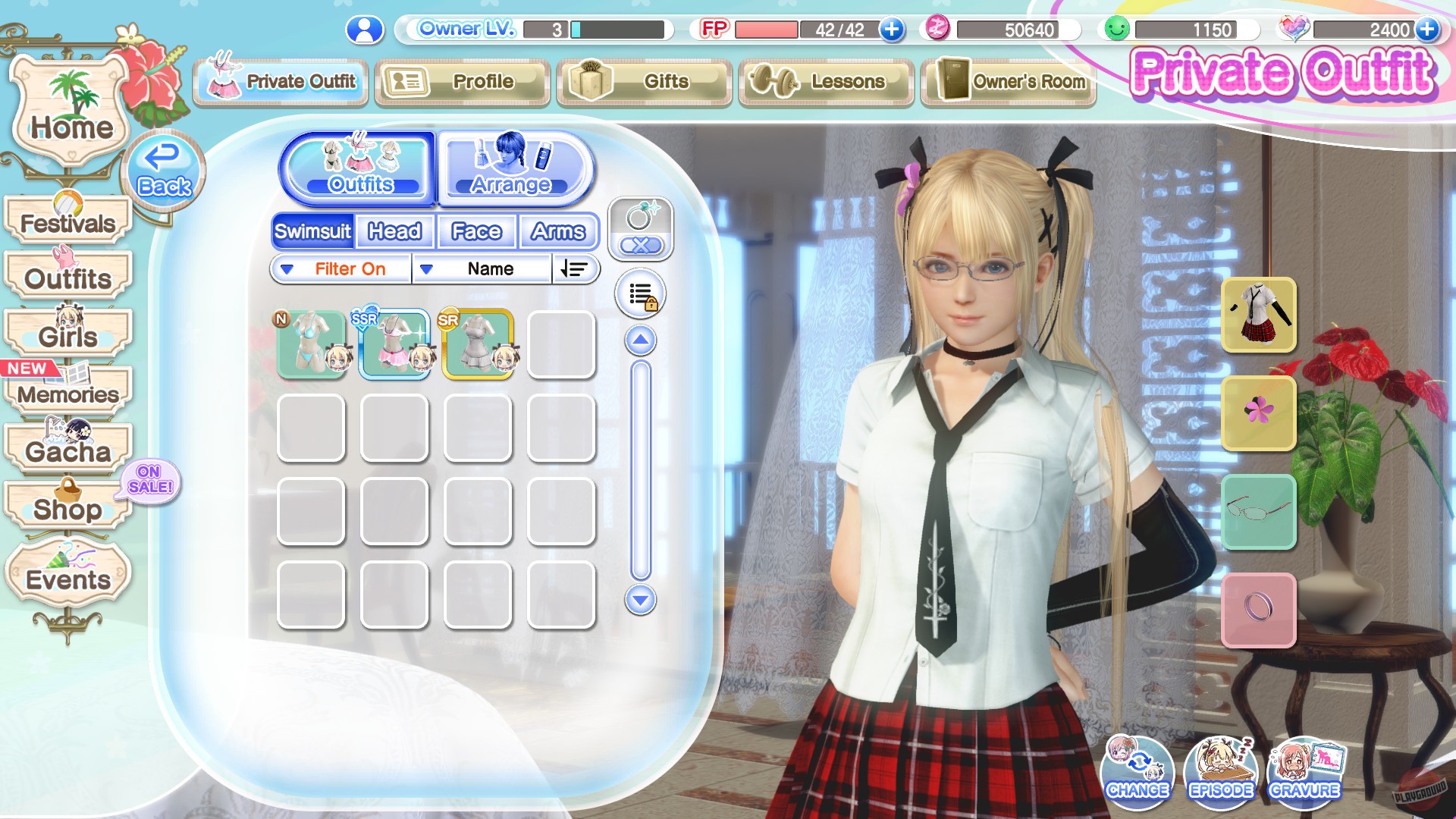Go to Memories marked with NEW

(68, 394)
